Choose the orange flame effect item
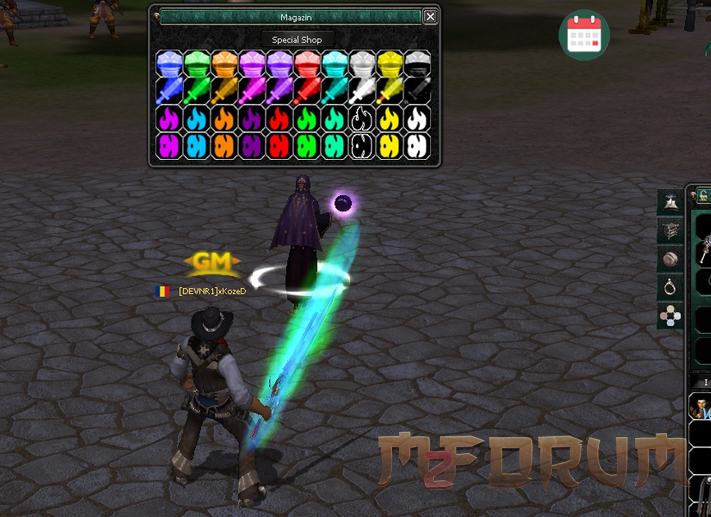 224,119
